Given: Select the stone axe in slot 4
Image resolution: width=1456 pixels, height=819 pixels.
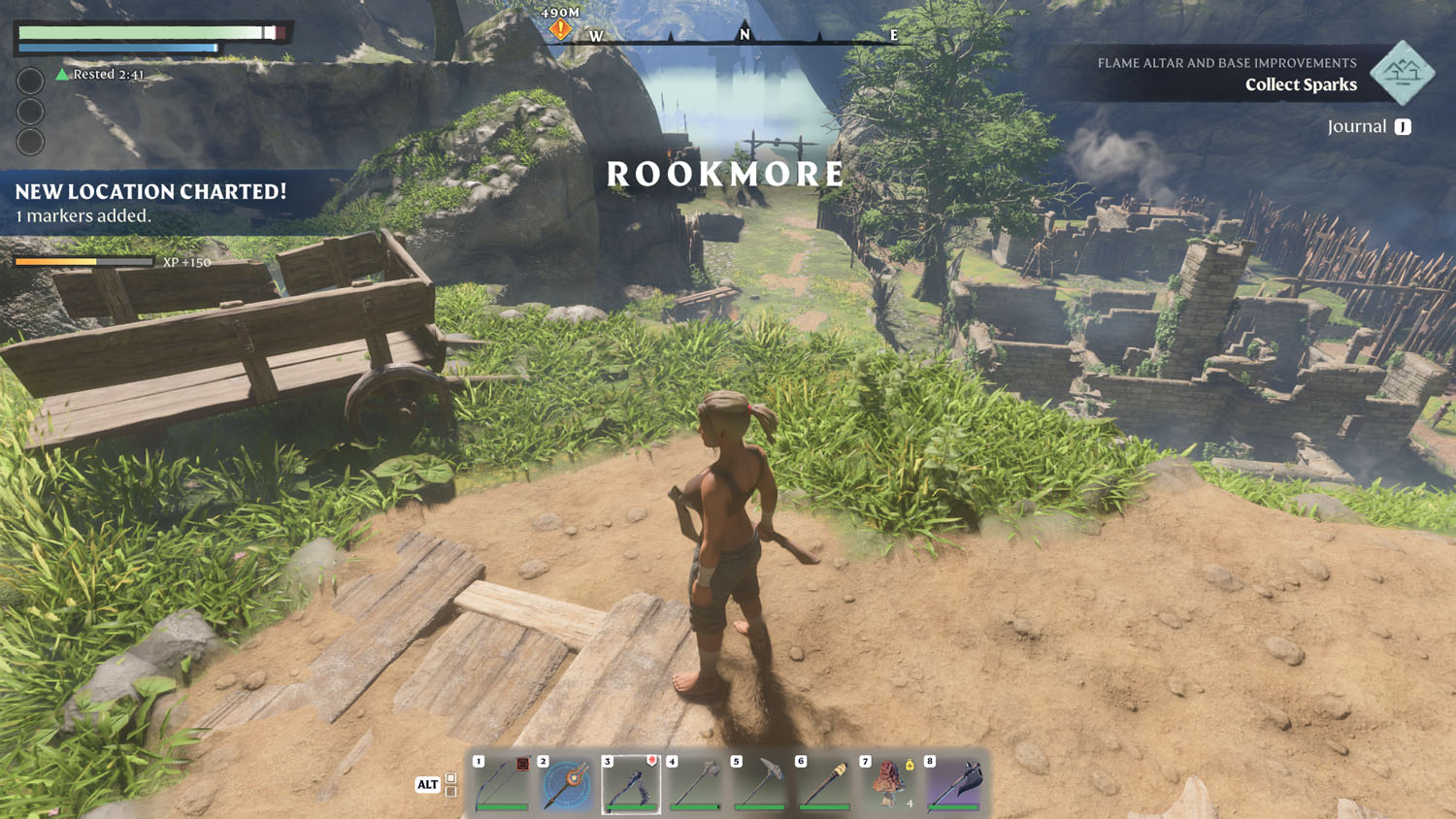Looking at the screenshot, I should (696, 783).
